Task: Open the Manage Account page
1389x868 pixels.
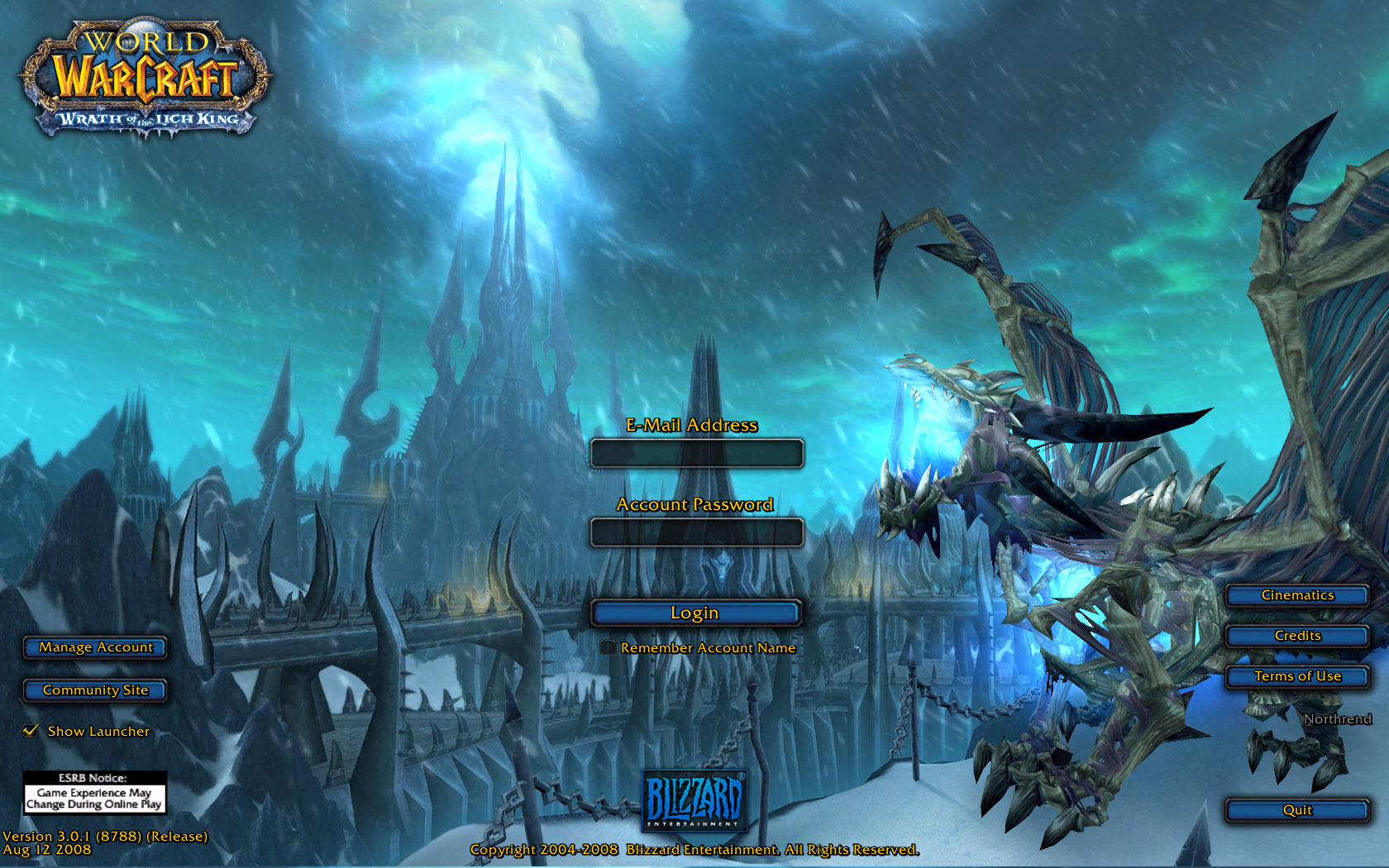Action: tap(94, 647)
